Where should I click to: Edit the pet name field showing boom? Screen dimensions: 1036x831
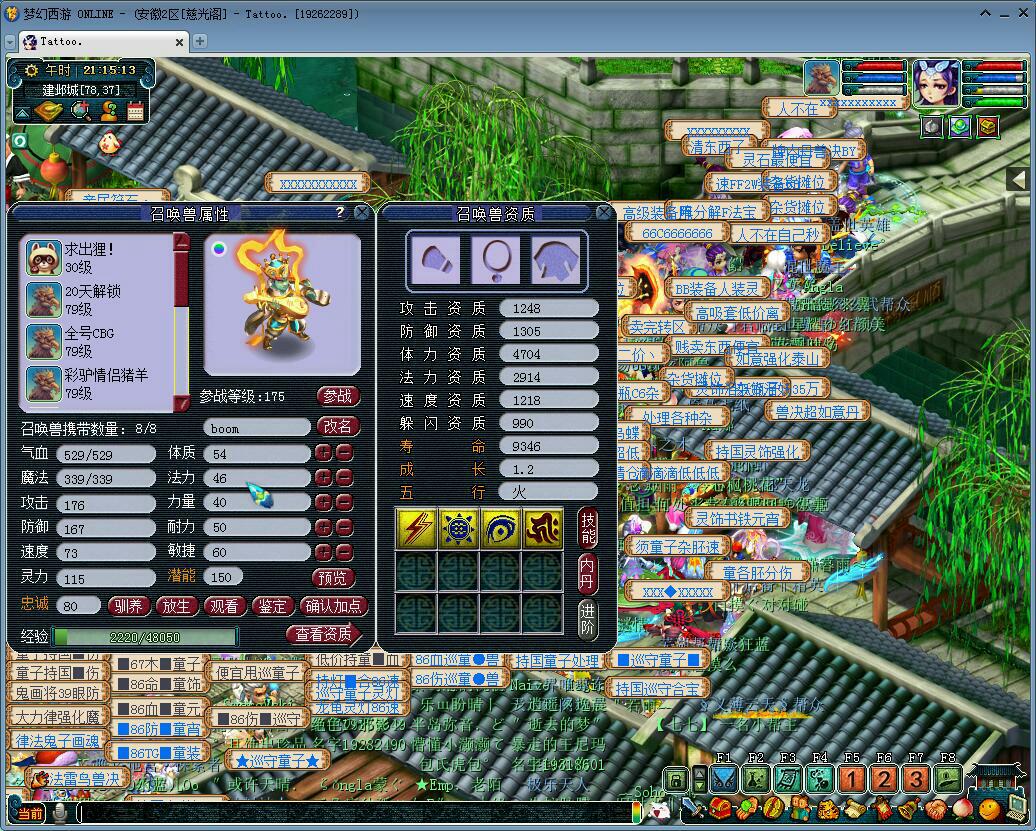tap(256, 428)
